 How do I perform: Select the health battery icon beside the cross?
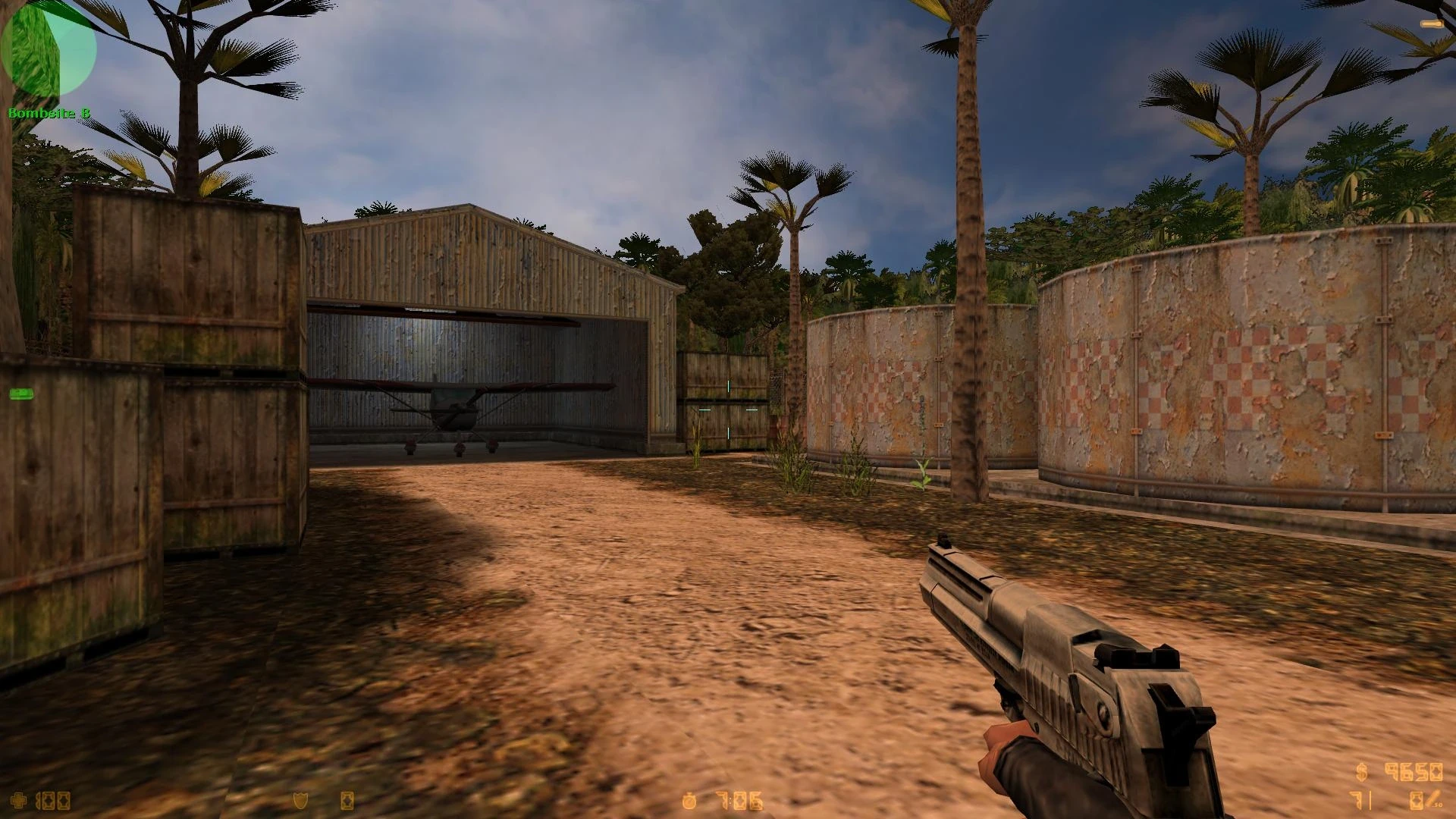point(38,800)
